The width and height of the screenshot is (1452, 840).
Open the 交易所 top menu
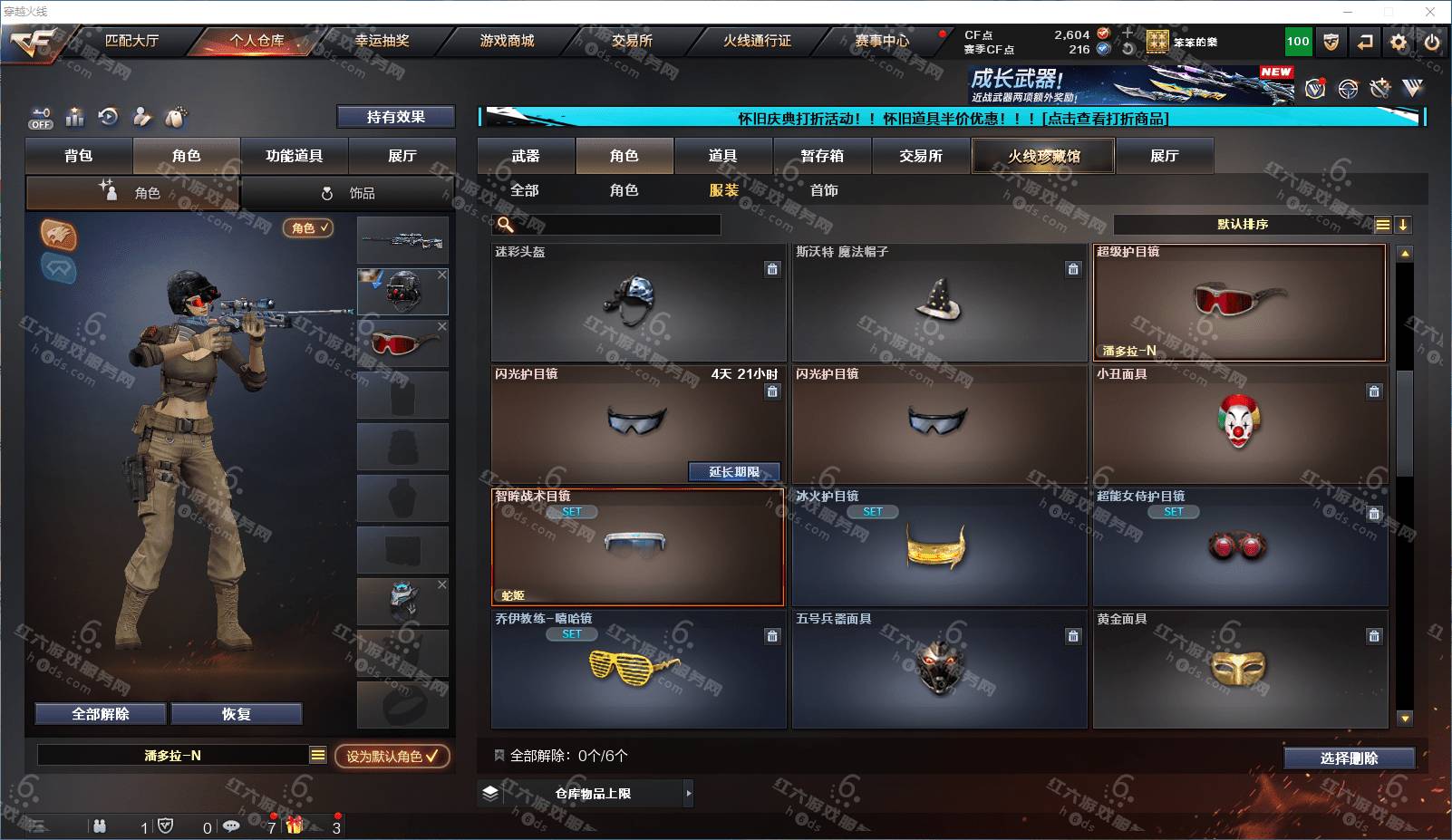[x=632, y=41]
